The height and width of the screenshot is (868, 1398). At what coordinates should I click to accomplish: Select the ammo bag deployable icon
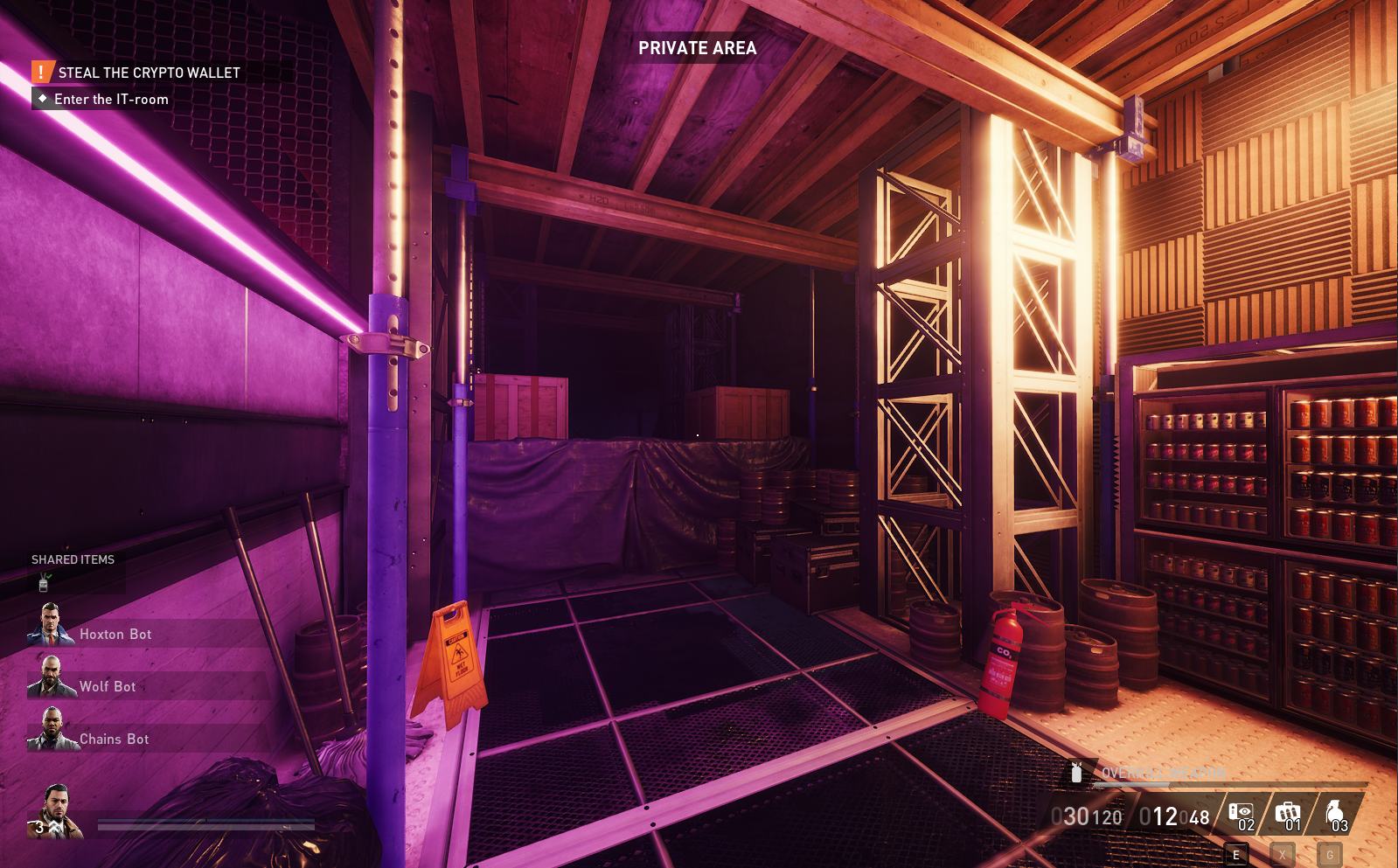coord(1288,814)
